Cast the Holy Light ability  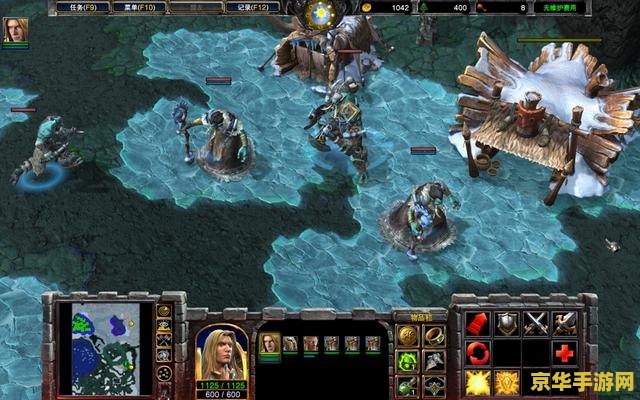pos(478,382)
